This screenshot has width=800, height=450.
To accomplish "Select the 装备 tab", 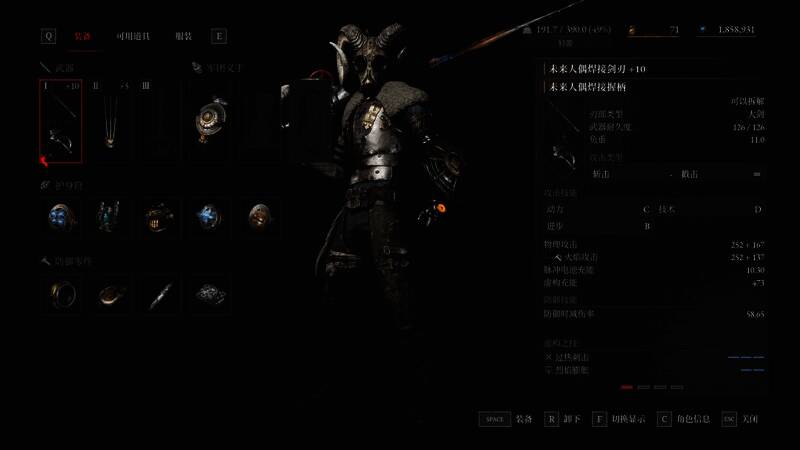I will point(84,36).
